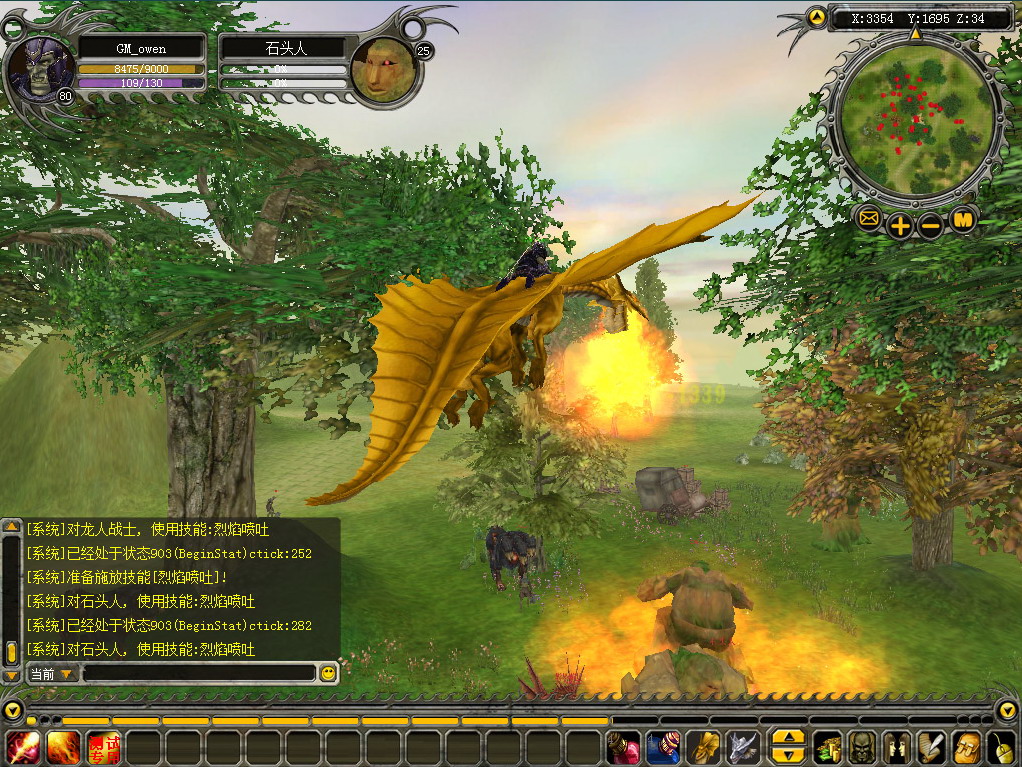
Task: Open mail from the envelope button
Action: (x=868, y=218)
